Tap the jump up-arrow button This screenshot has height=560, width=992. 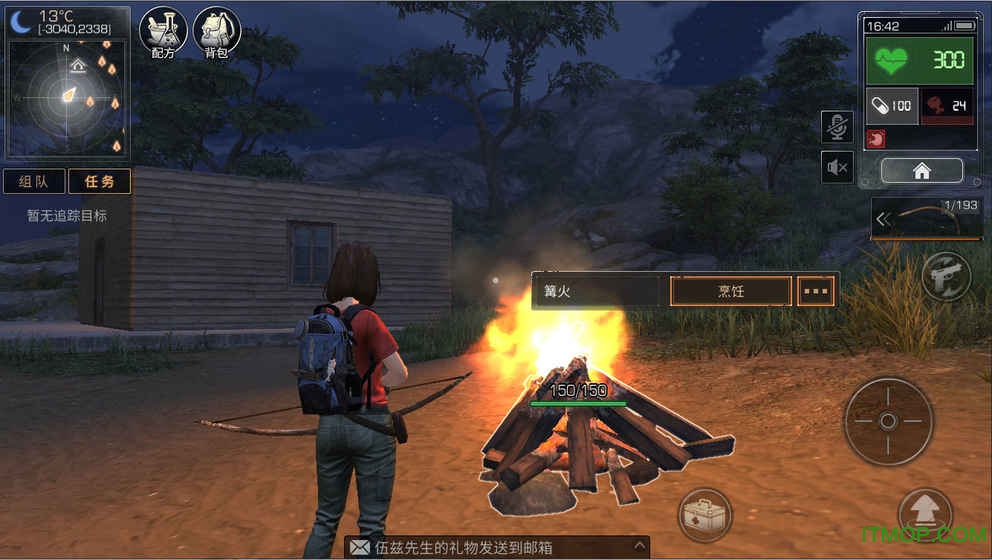(924, 513)
